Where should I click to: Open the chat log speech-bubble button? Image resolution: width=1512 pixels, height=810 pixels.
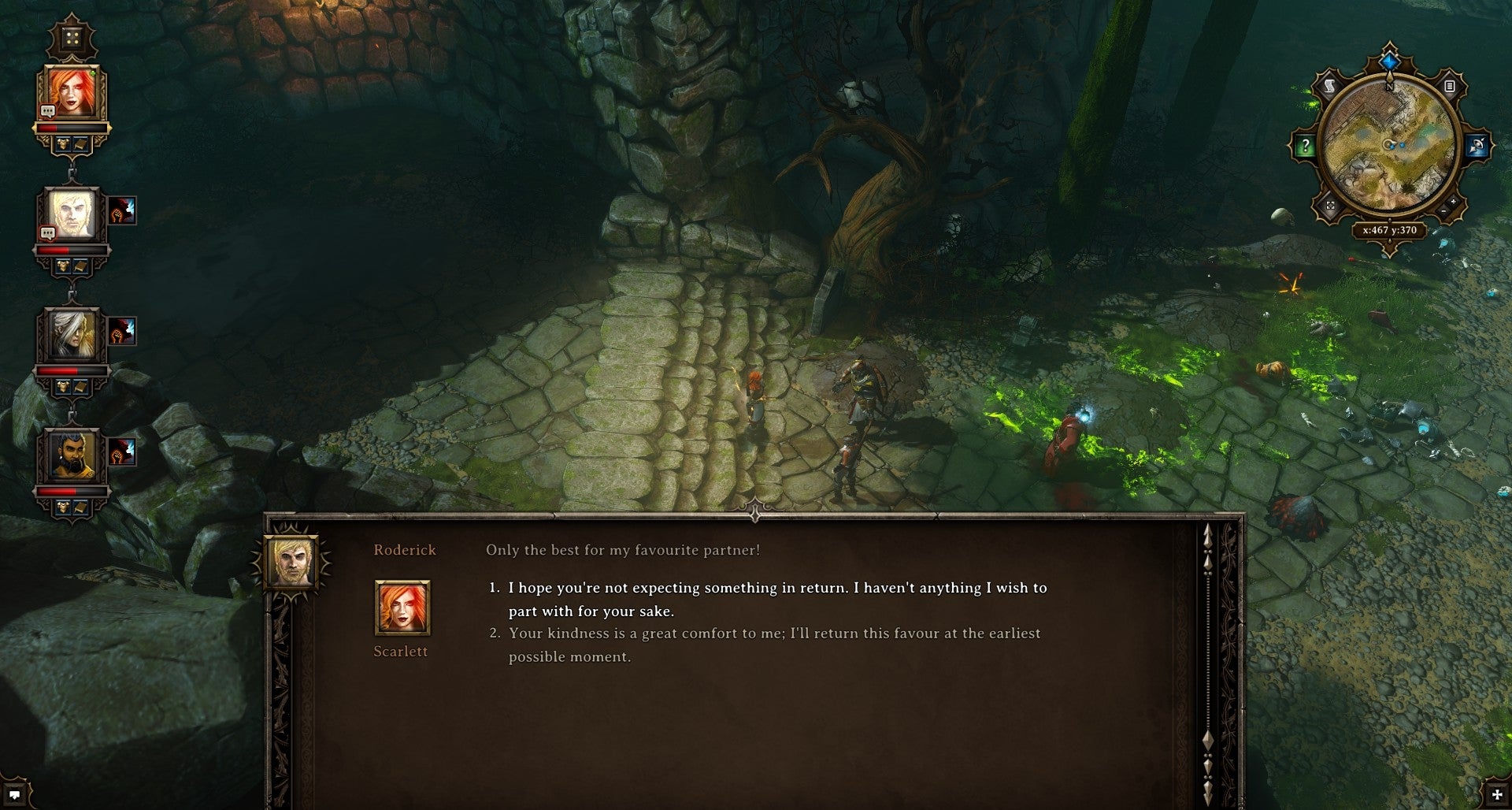click(14, 794)
